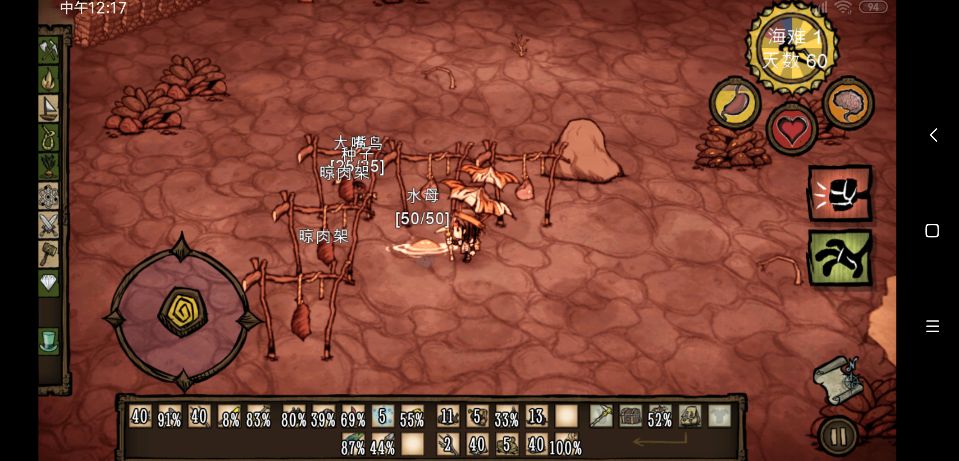Select the blue item slot showing 5

coord(383,416)
